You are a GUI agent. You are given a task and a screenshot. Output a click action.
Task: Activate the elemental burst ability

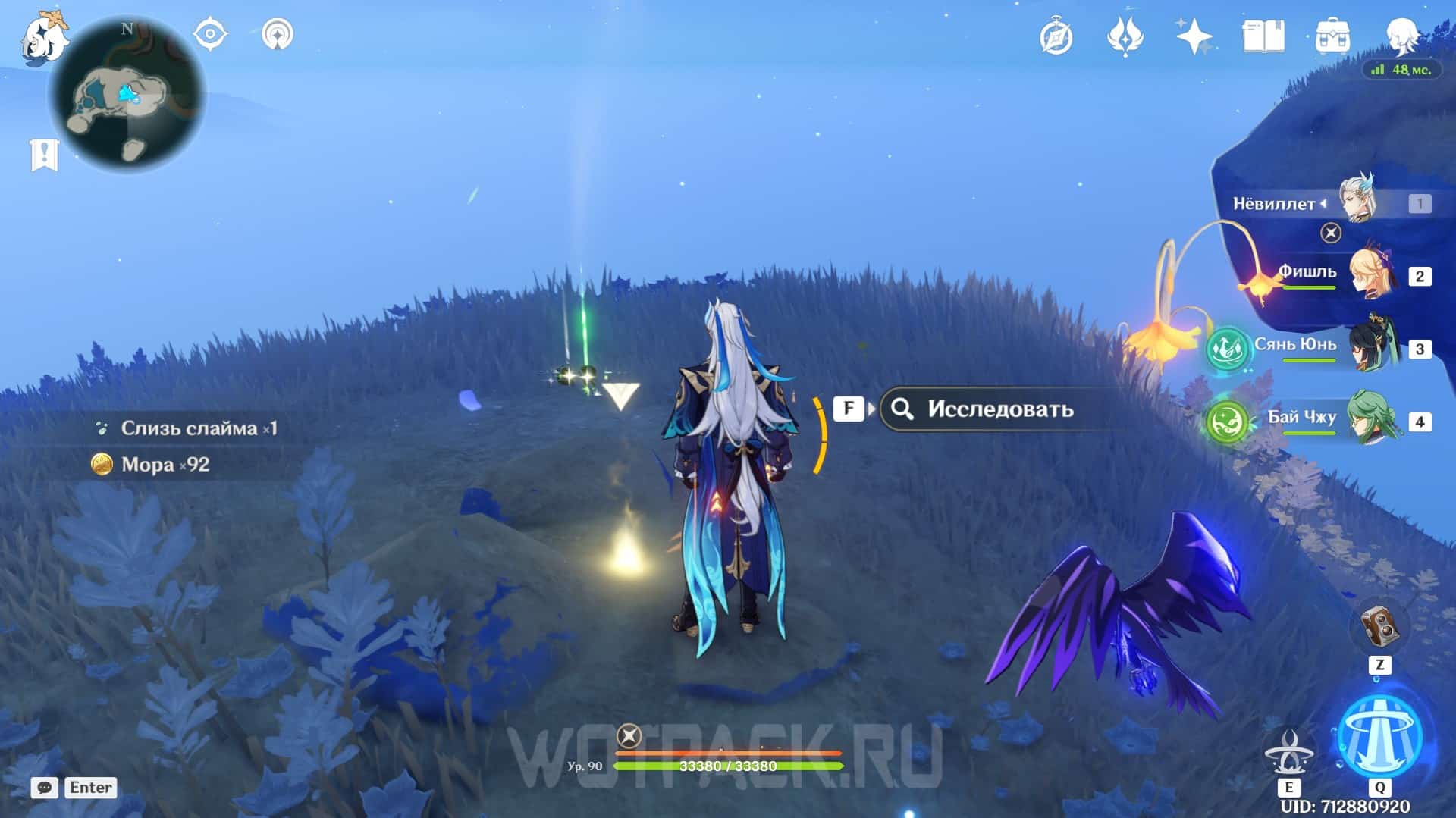(x=1379, y=737)
